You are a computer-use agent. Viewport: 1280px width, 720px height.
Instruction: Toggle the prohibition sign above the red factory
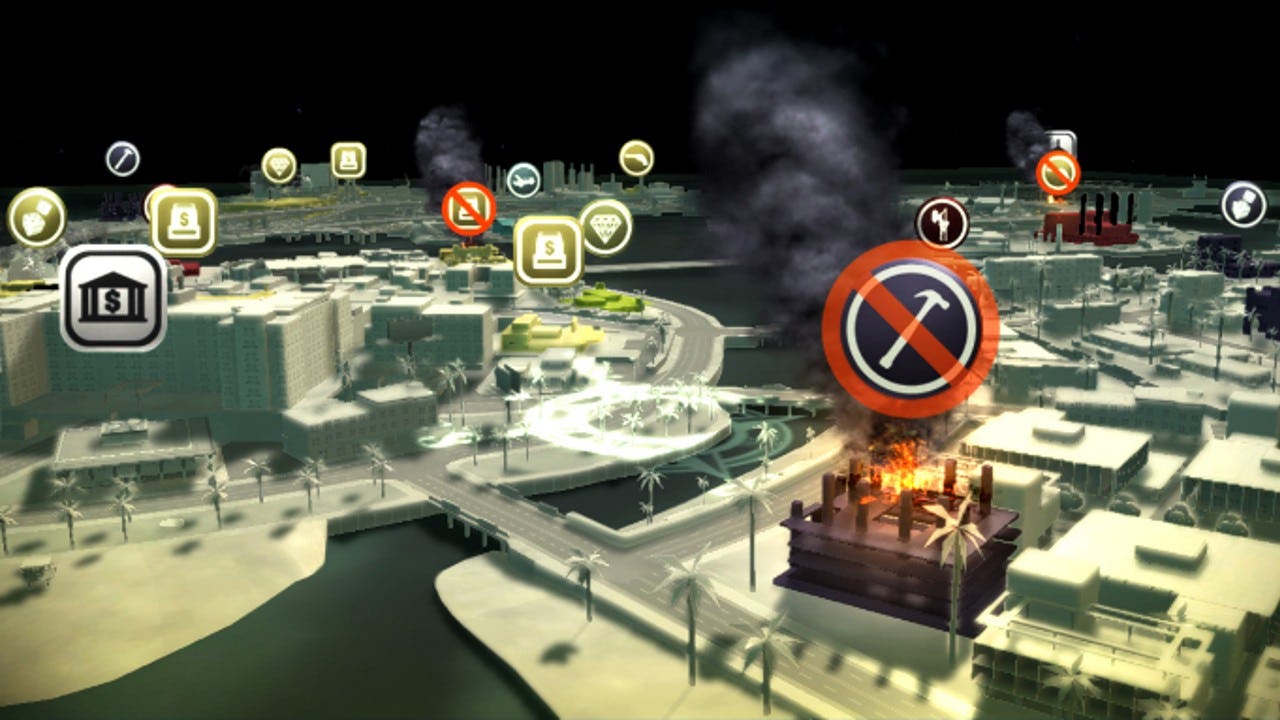point(1058,172)
